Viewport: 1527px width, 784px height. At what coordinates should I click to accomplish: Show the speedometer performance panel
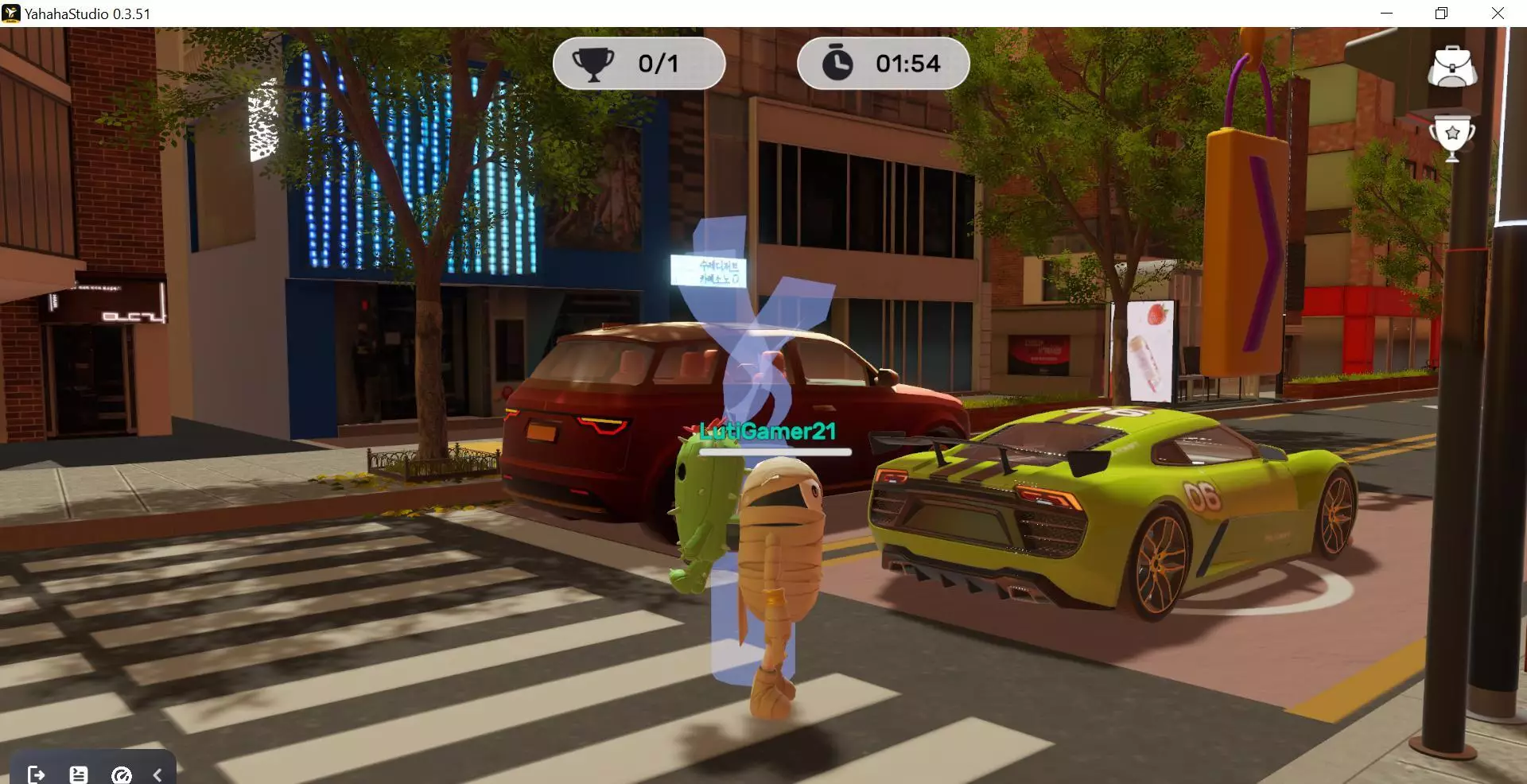[x=122, y=774]
